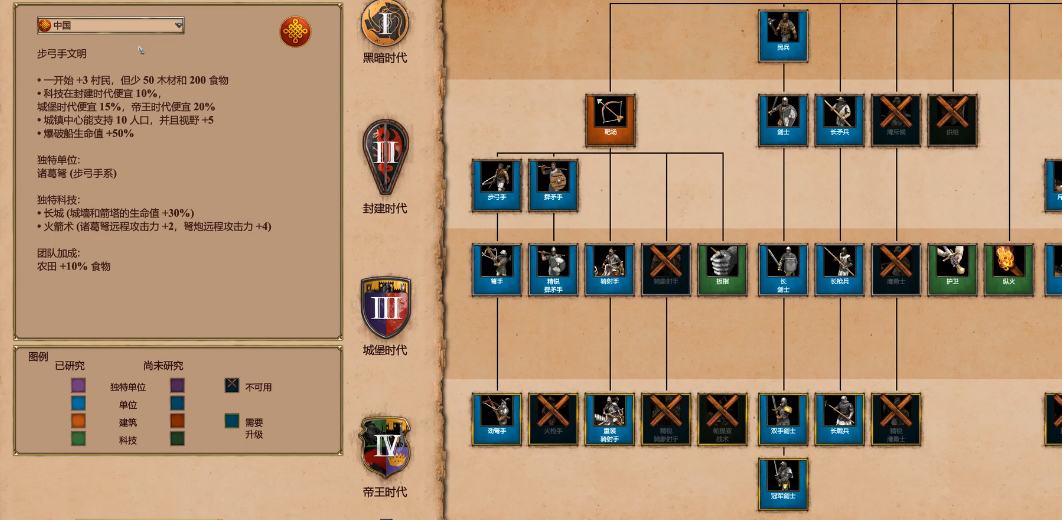Choose the 冠军剑士 champion node
The height and width of the screenshot is (520, 1062).
click(x=783, y=482)
